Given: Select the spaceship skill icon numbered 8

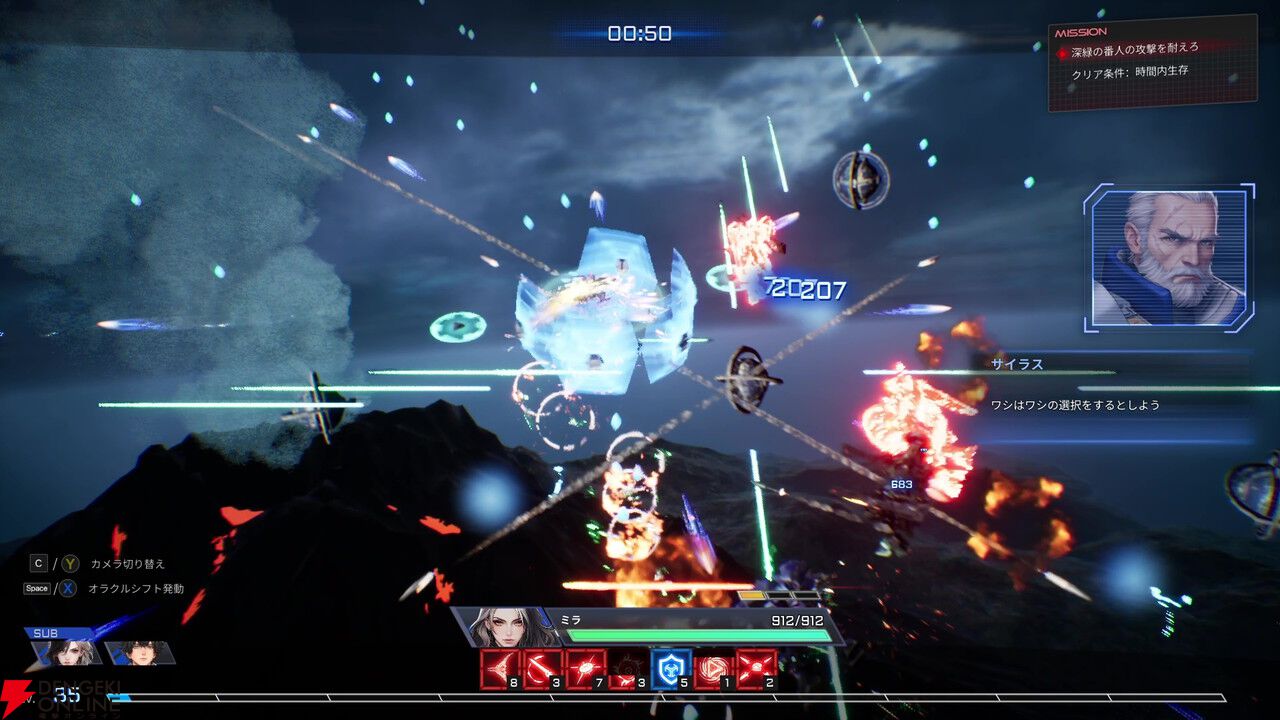Looking at the screenshot, I should coord(501,668).
